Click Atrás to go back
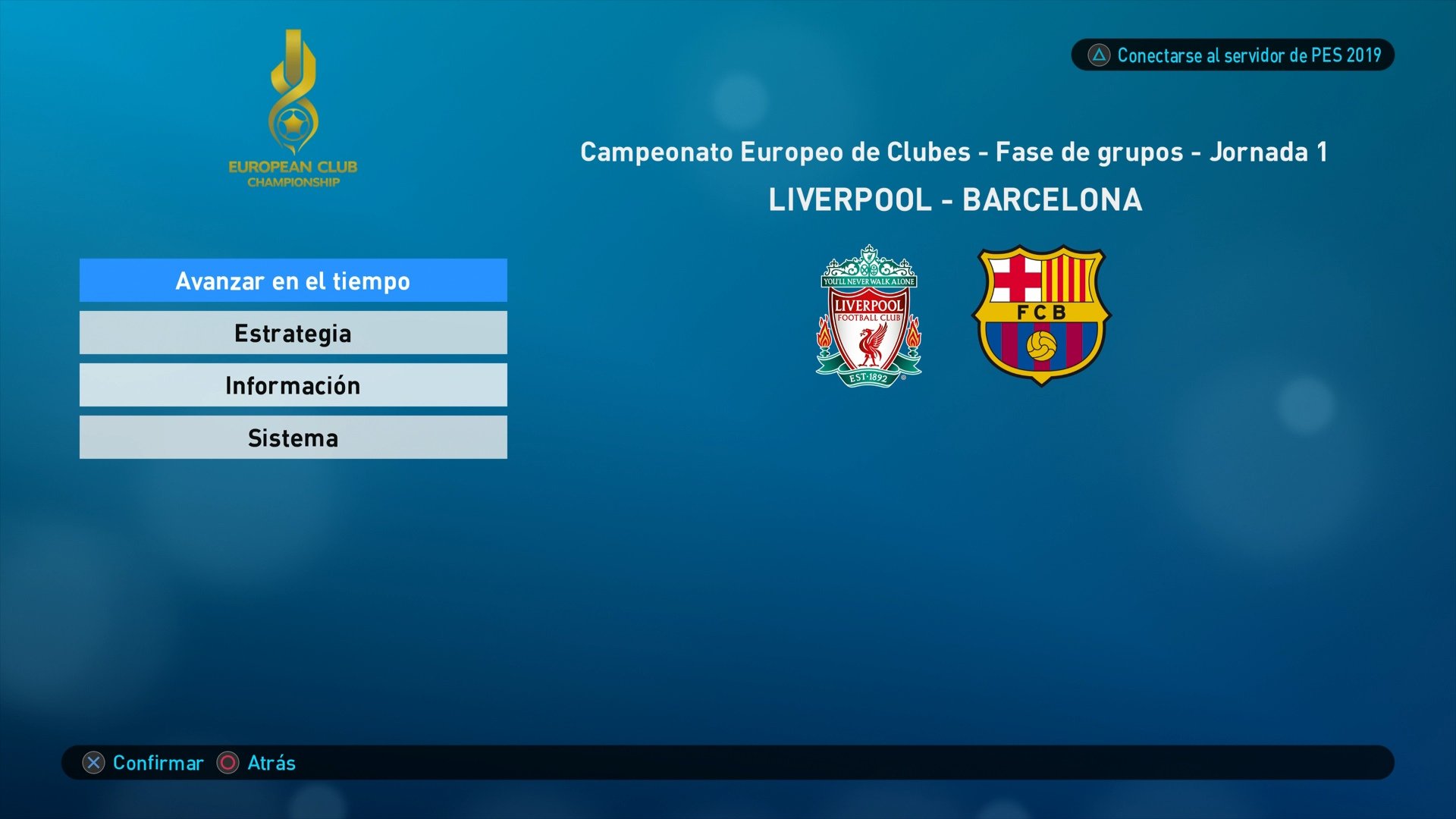This screenshot has width=1456, height=819. (x=267, y=764)
